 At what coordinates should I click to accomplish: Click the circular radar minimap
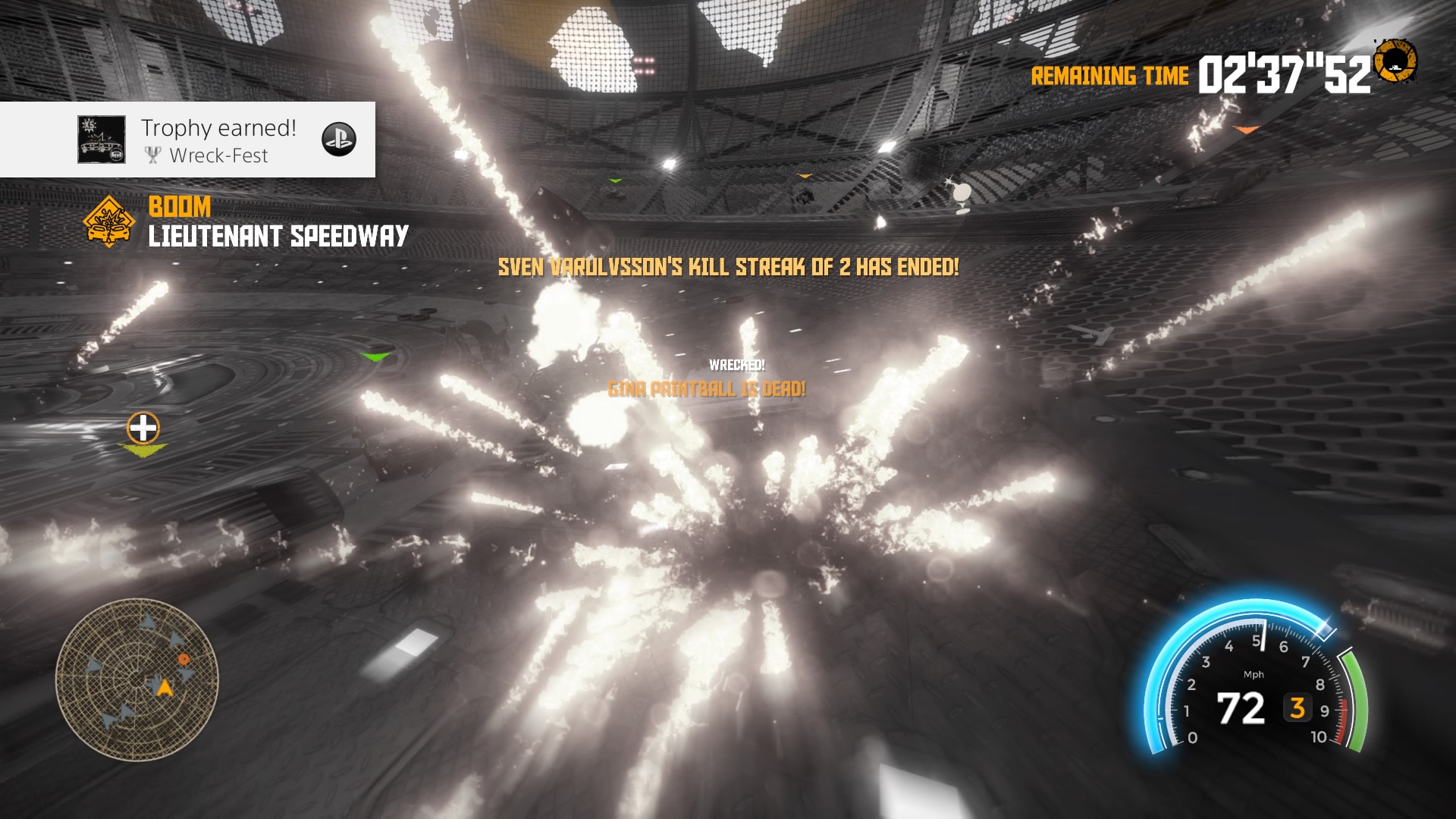[137, 679]
